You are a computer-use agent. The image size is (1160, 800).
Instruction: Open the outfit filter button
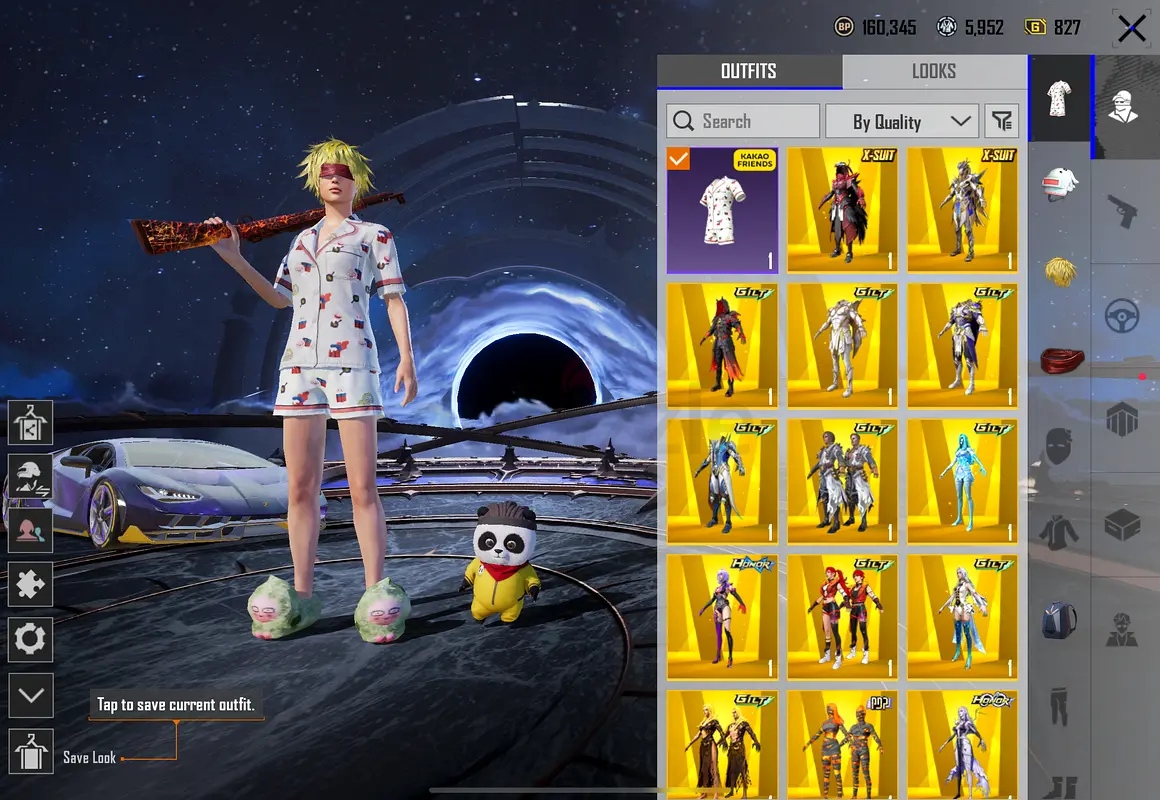click(x=1001, y=122)
